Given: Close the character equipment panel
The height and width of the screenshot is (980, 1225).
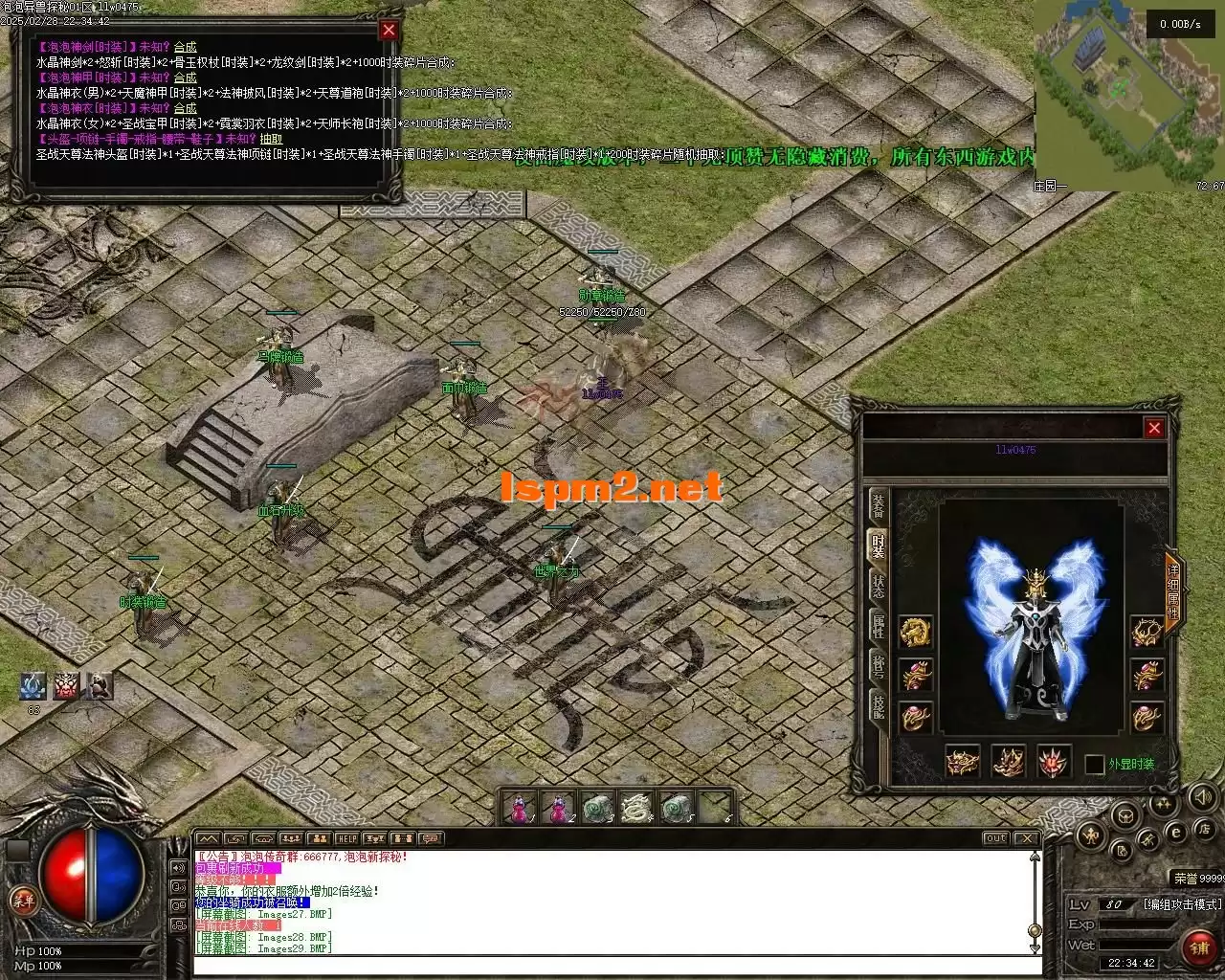Looking at the screenshot, I should tap(1154, 428).
